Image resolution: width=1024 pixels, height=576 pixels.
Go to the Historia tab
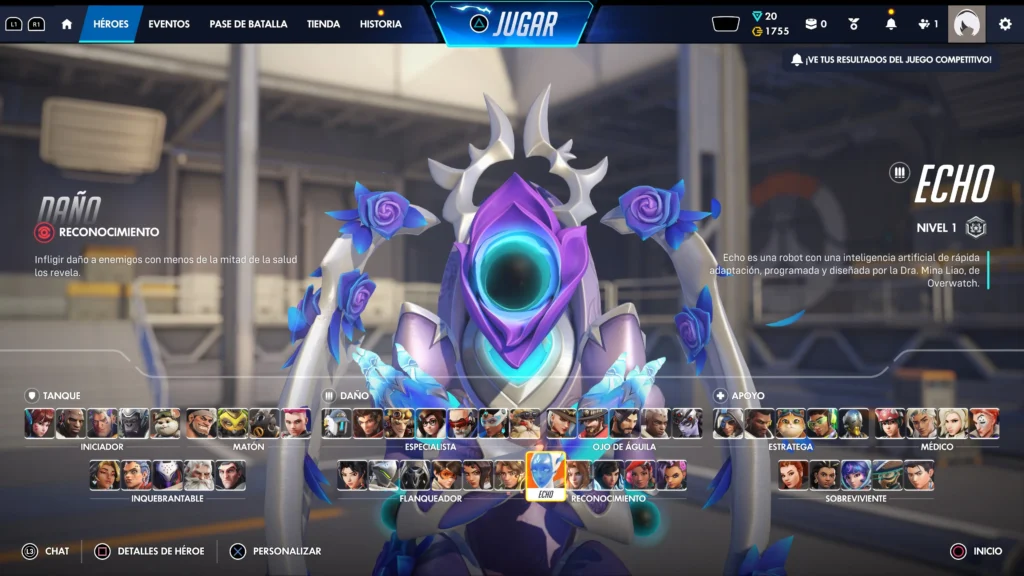(381, 24)
